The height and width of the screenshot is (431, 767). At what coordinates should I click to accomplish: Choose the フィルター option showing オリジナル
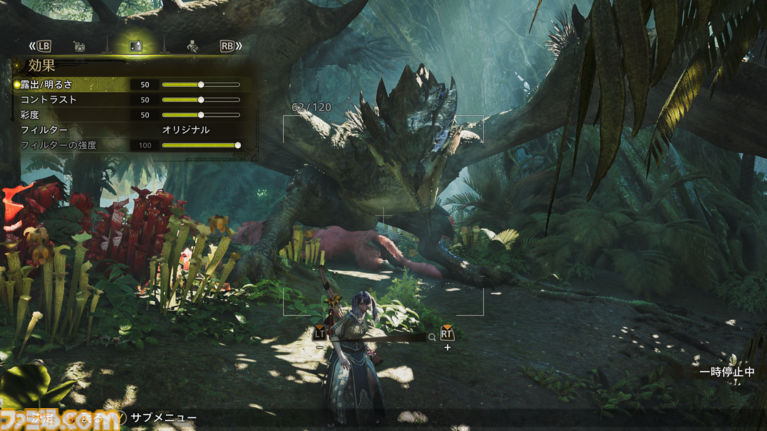(186, 130)
